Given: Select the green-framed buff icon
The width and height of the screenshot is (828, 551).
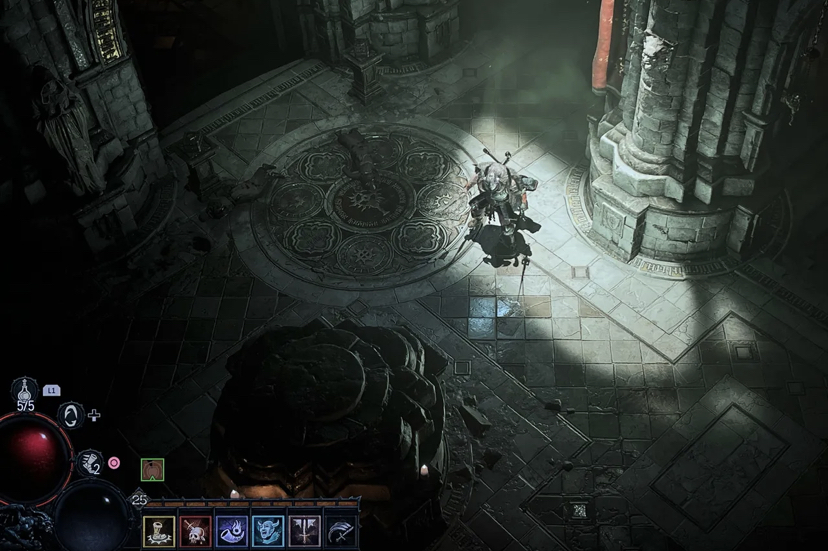Looking at the screenshot, I should [x=152, y=469].
